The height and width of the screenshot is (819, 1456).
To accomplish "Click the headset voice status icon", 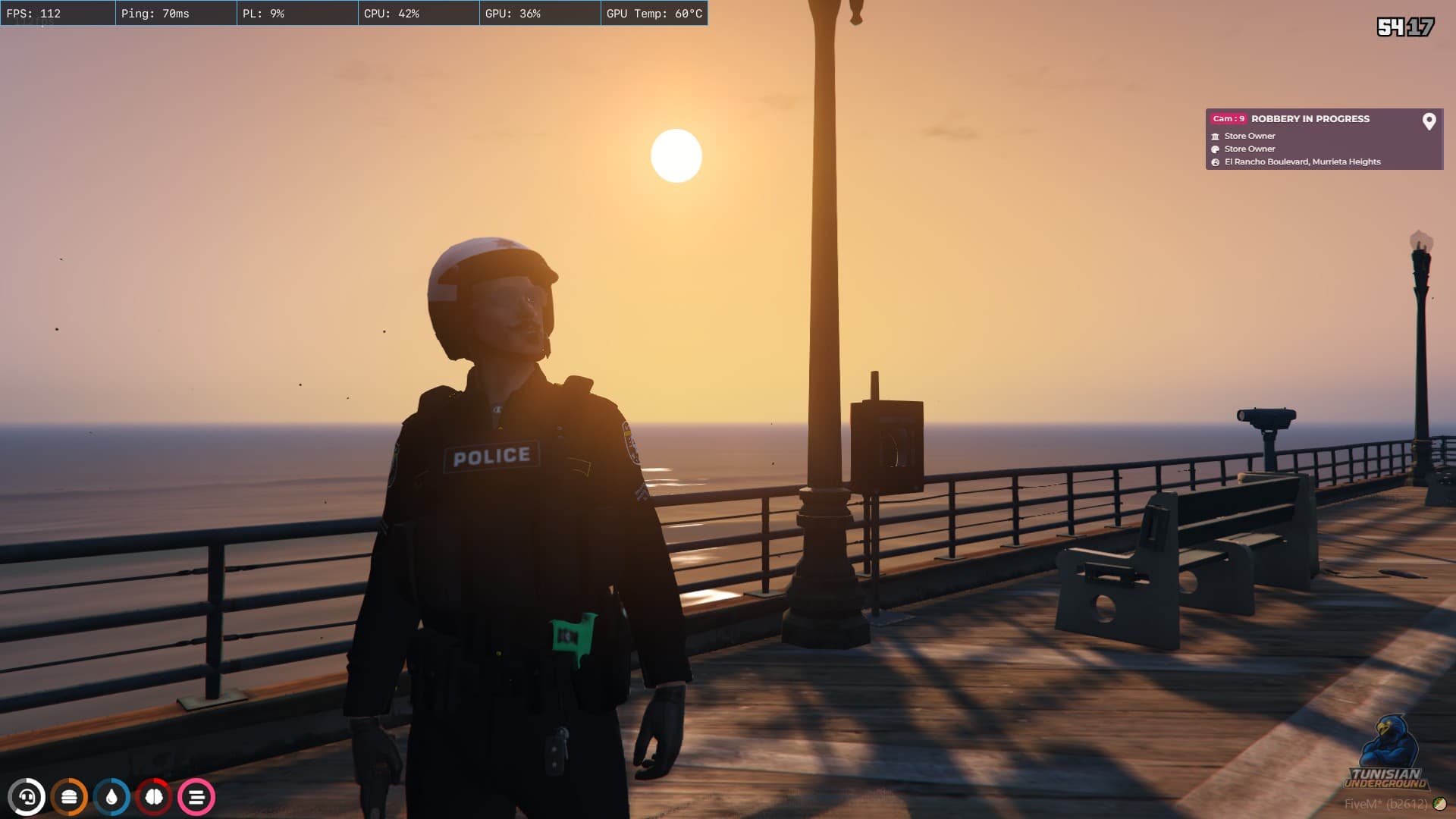I will [27, 797].
